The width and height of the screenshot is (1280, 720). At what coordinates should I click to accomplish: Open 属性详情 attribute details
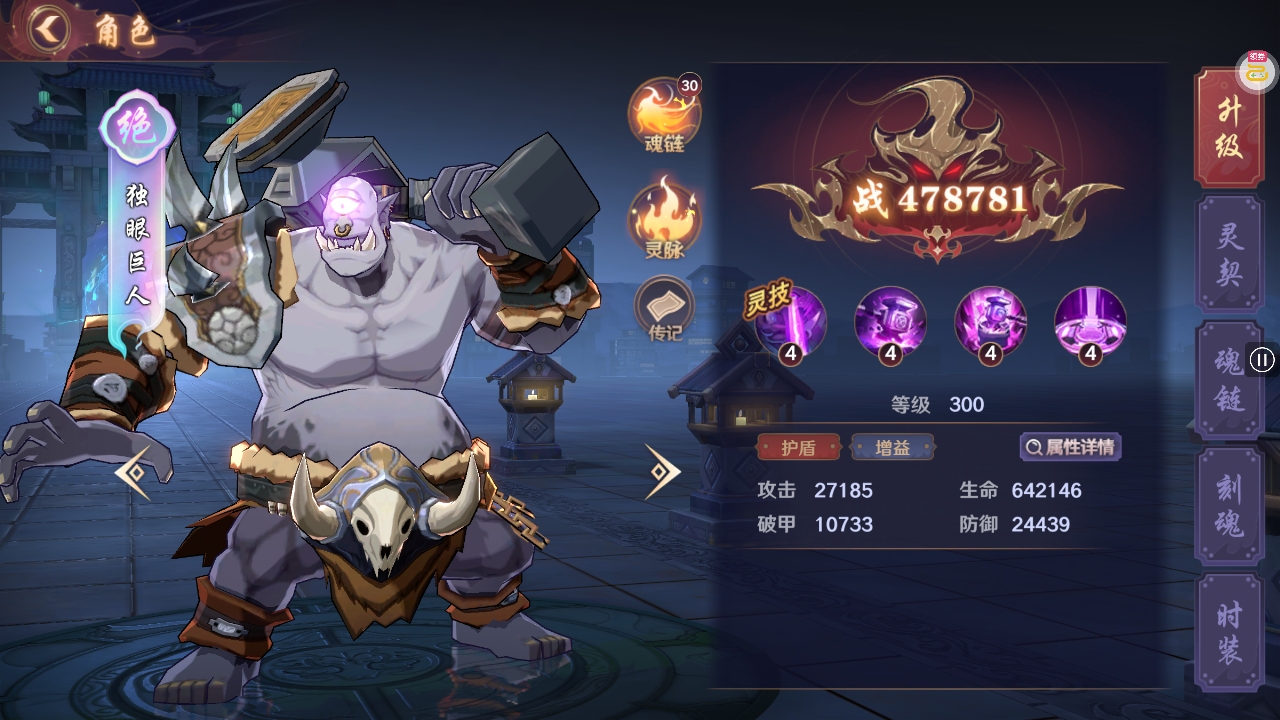point(1069,447)
